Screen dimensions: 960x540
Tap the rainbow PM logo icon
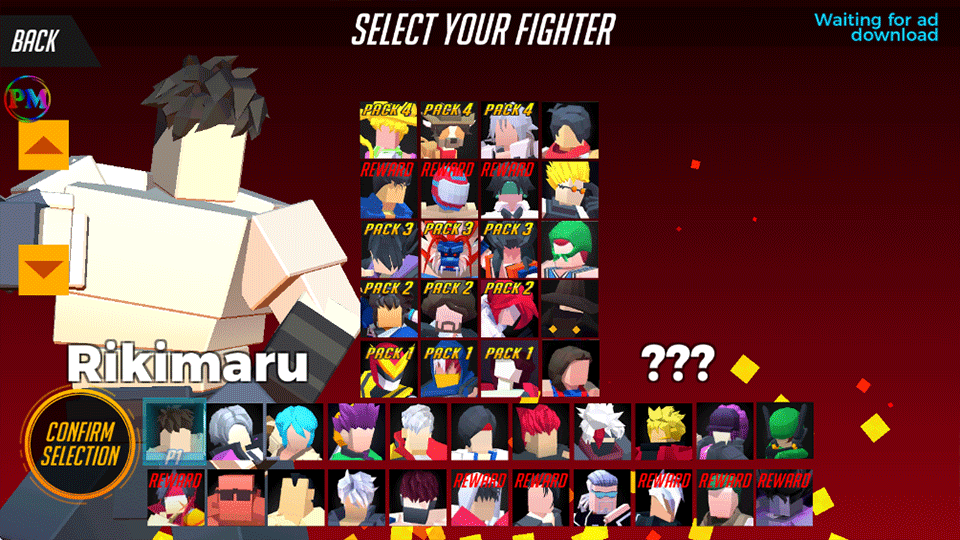(x=28, y=97)
